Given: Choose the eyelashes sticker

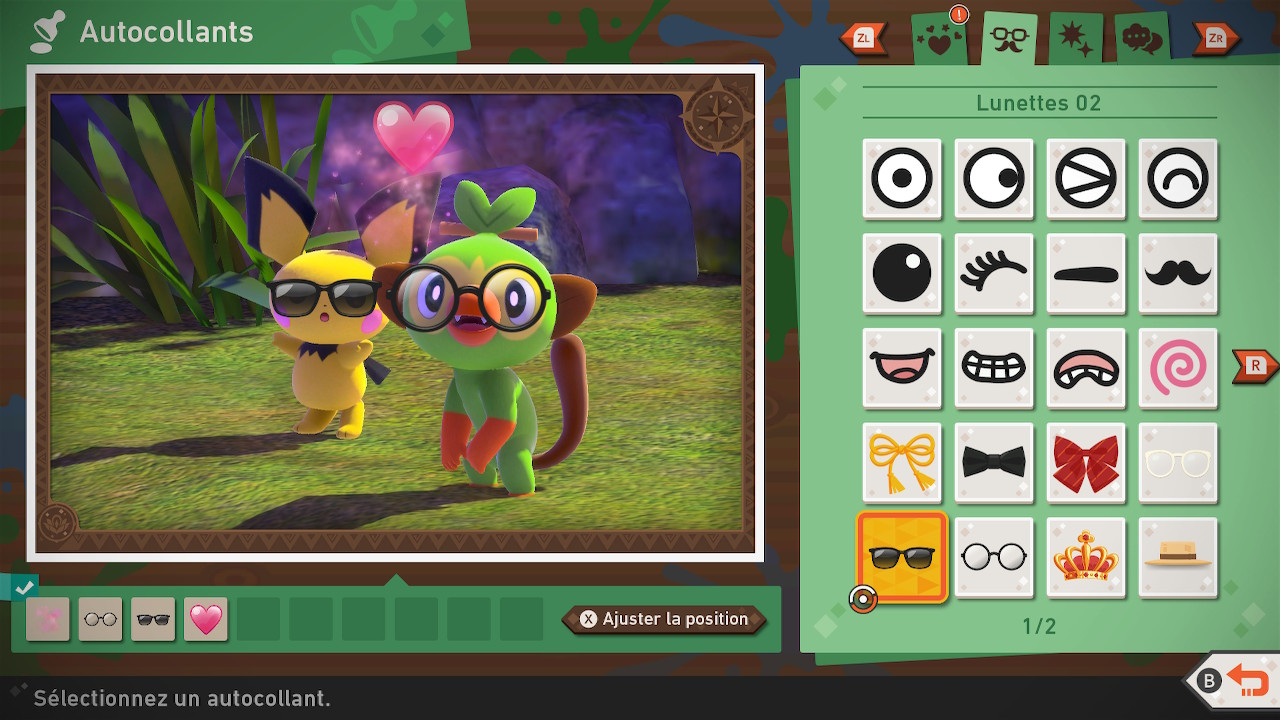Looking at the screenshot, I should (x=994, y=273).
